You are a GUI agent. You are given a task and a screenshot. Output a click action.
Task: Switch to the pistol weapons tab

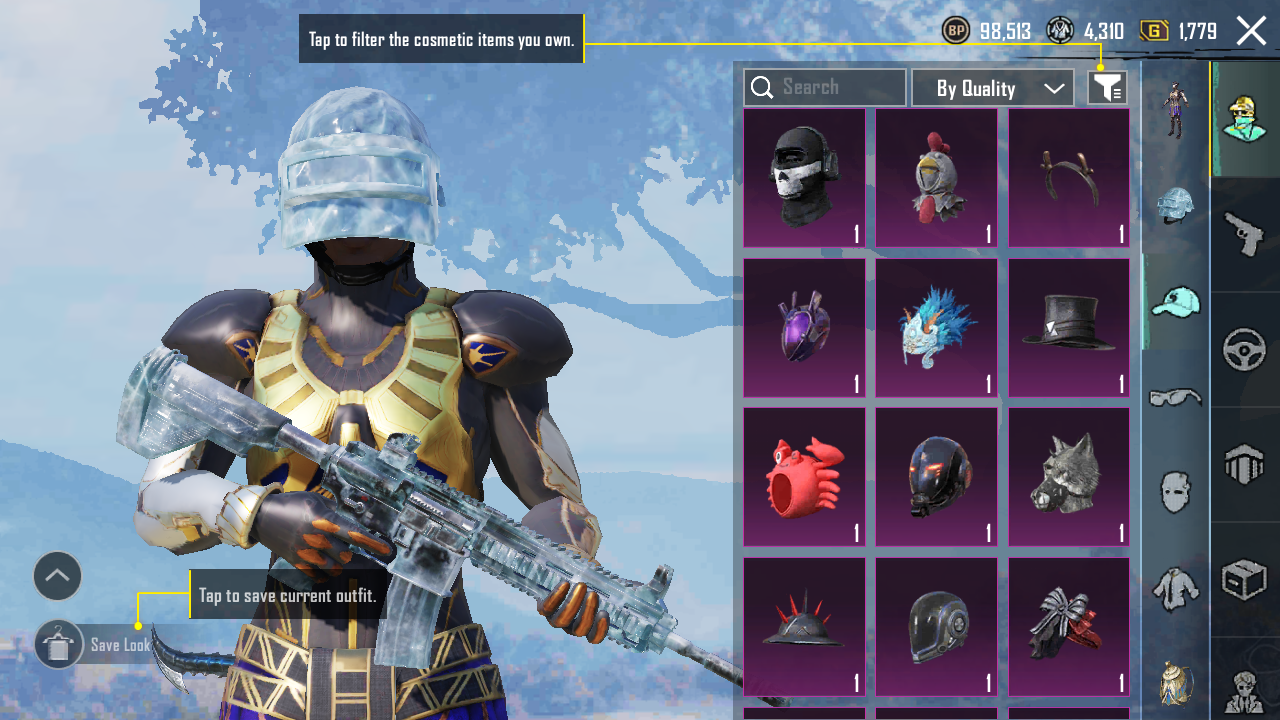tap(1245, 235)
